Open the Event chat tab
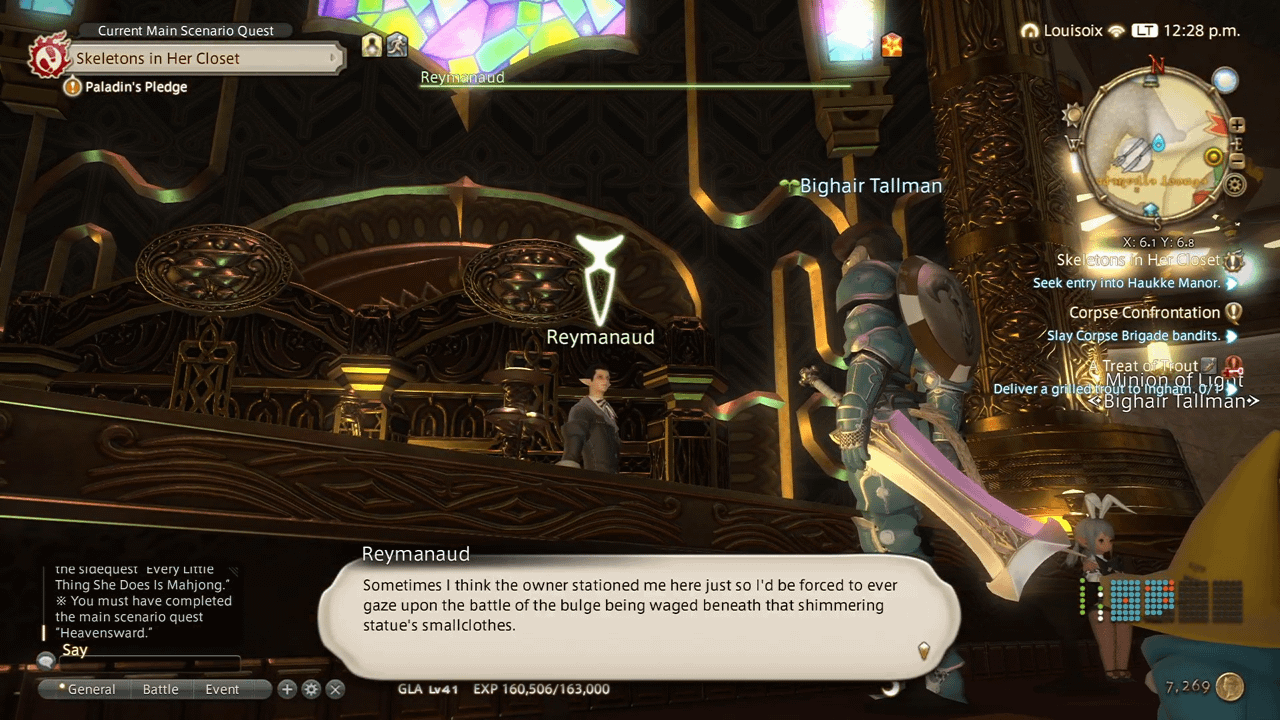Viewport: 1280px width, 720px height. 222,689
